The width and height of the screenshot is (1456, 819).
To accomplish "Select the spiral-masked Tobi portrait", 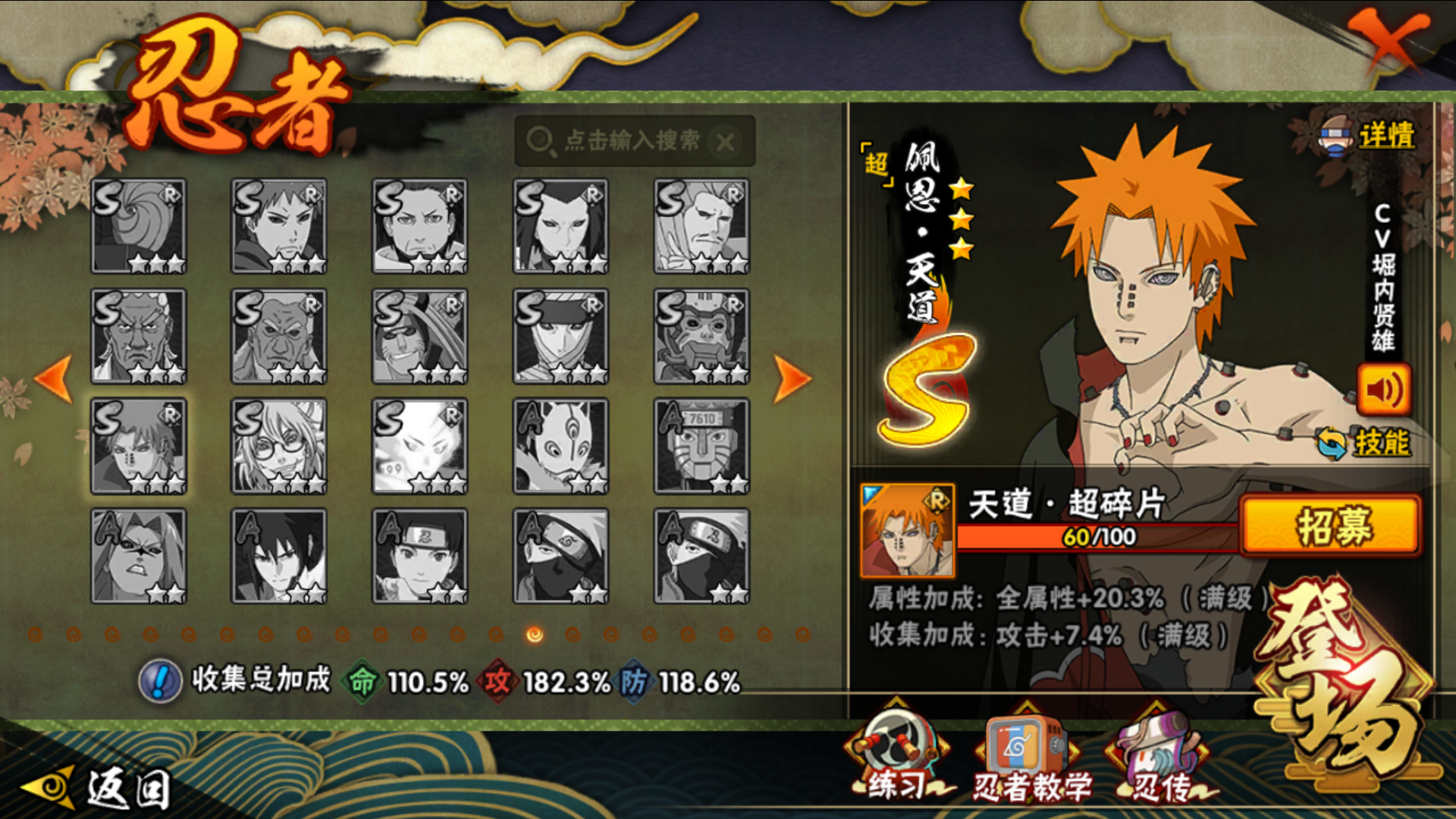I will (x=139, y=226).
